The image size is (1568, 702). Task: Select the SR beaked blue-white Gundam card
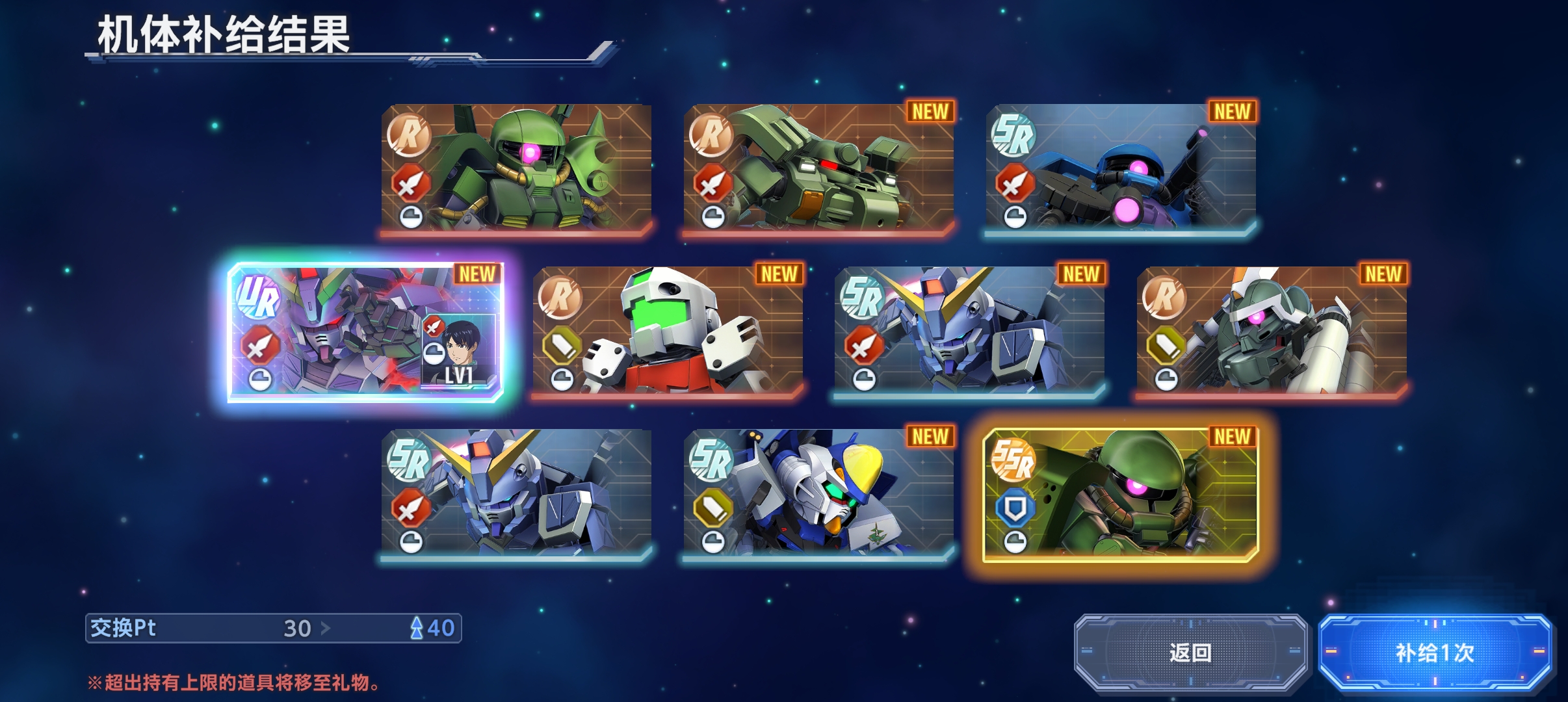click(x=818, y=494)
